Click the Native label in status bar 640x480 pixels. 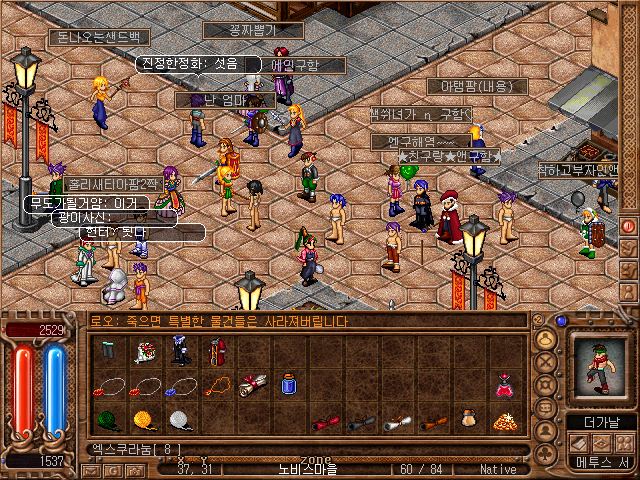pyautogui.click(x=498, y=469)
